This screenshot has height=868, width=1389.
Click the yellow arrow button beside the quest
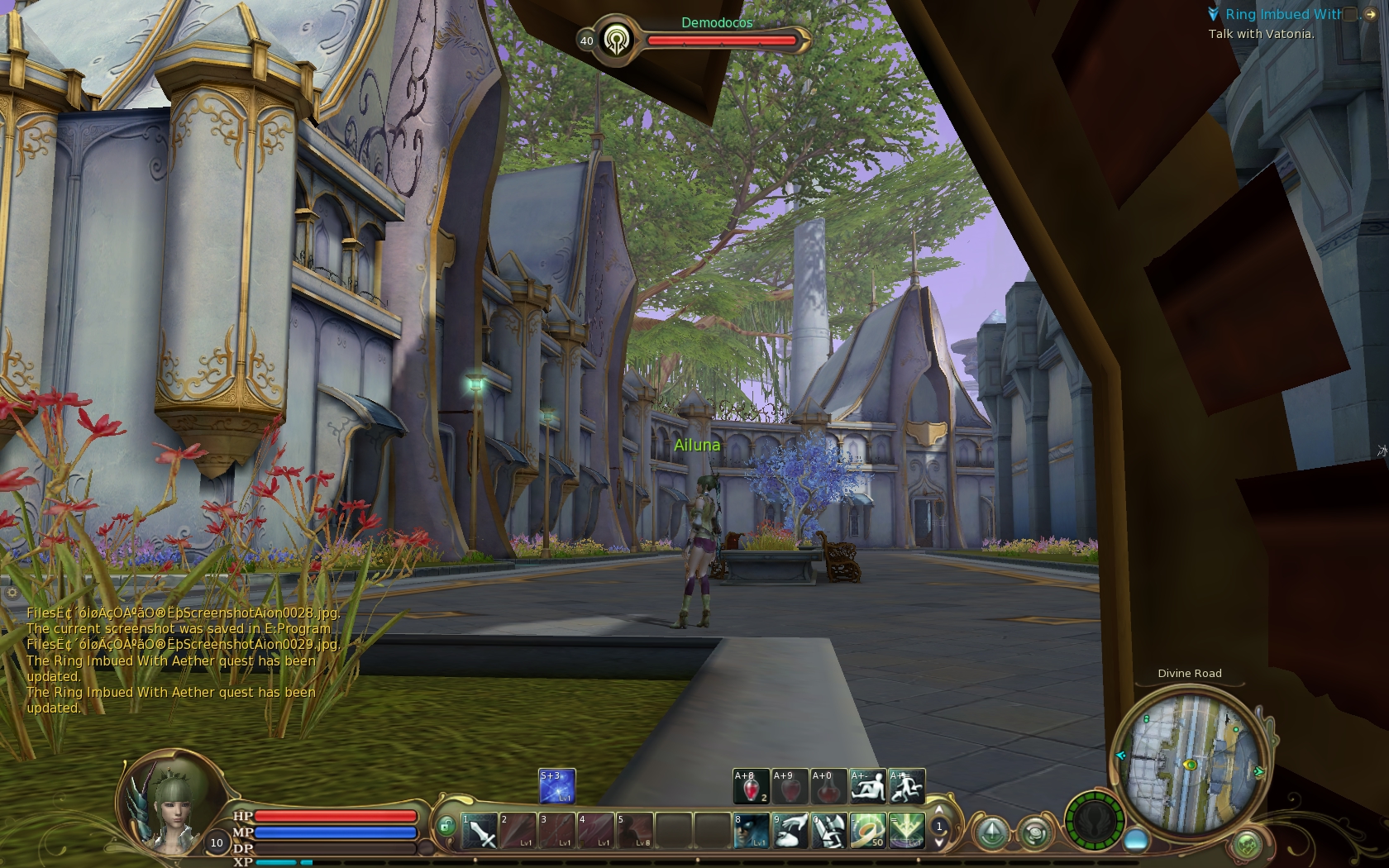tap(1370, 14)
